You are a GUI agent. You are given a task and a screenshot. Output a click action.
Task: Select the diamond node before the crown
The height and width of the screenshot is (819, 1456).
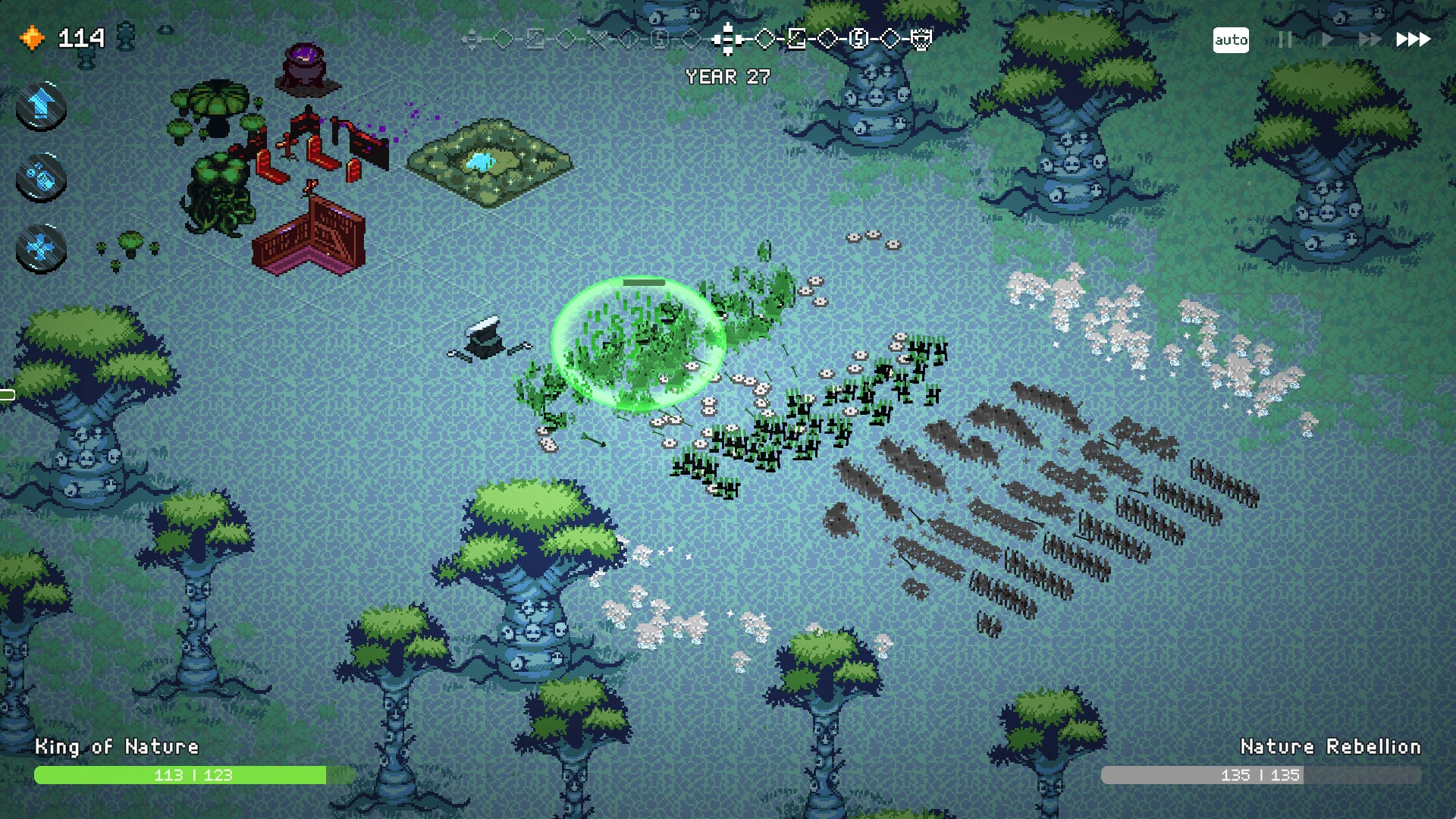889,39
